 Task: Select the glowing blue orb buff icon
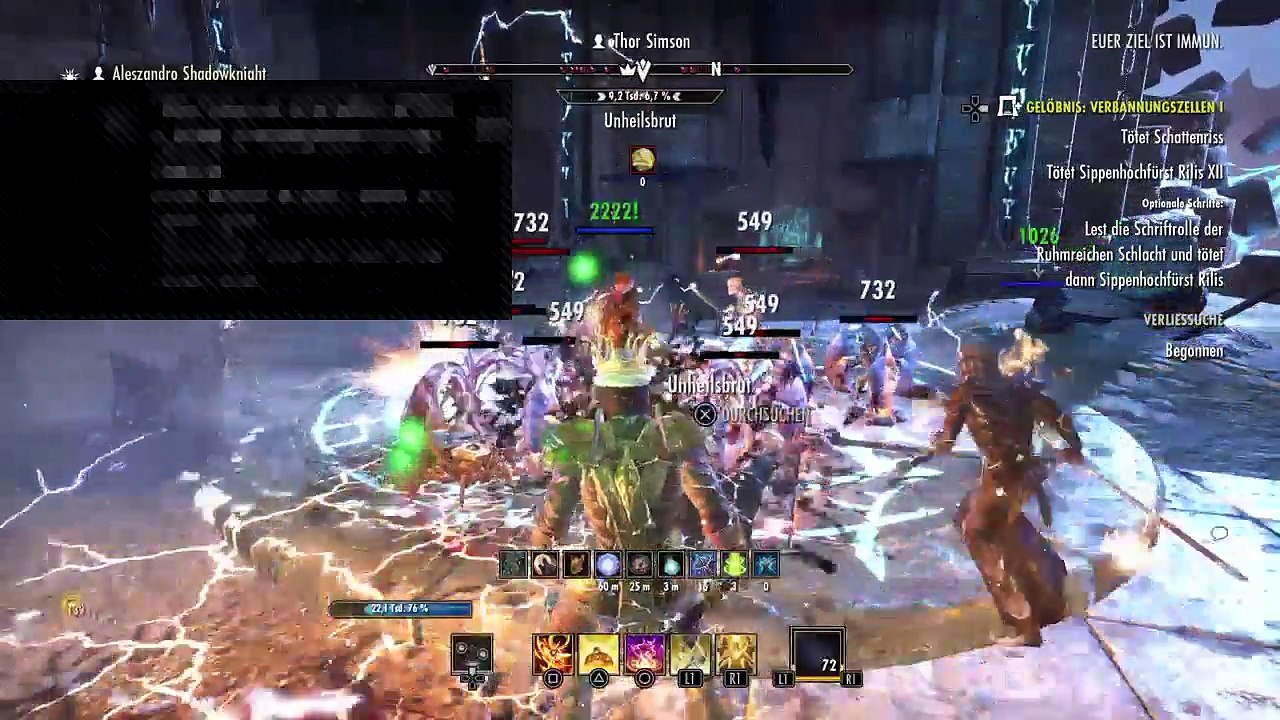[x=607, y=565]
